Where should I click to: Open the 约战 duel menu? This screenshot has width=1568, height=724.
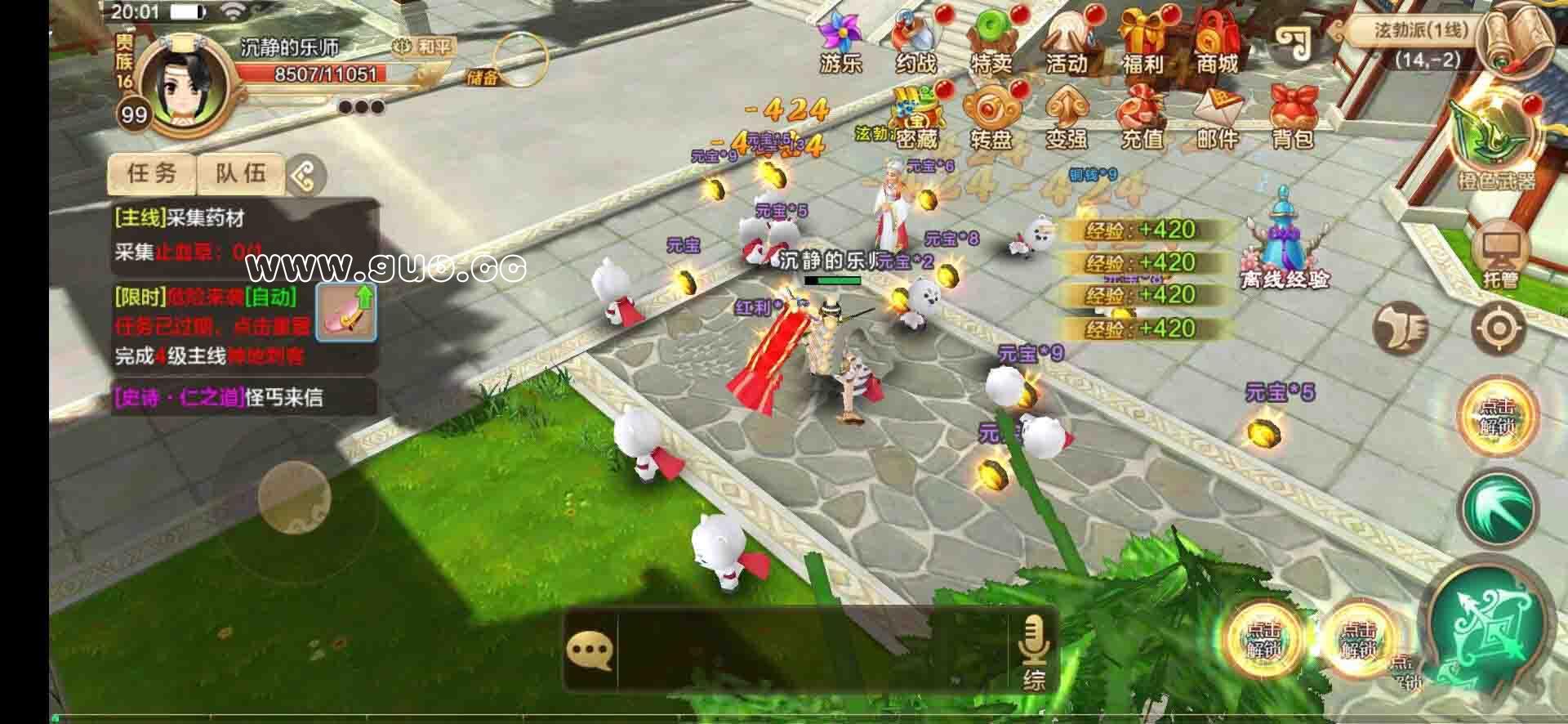pyautogui.click(x=915, y=41)
